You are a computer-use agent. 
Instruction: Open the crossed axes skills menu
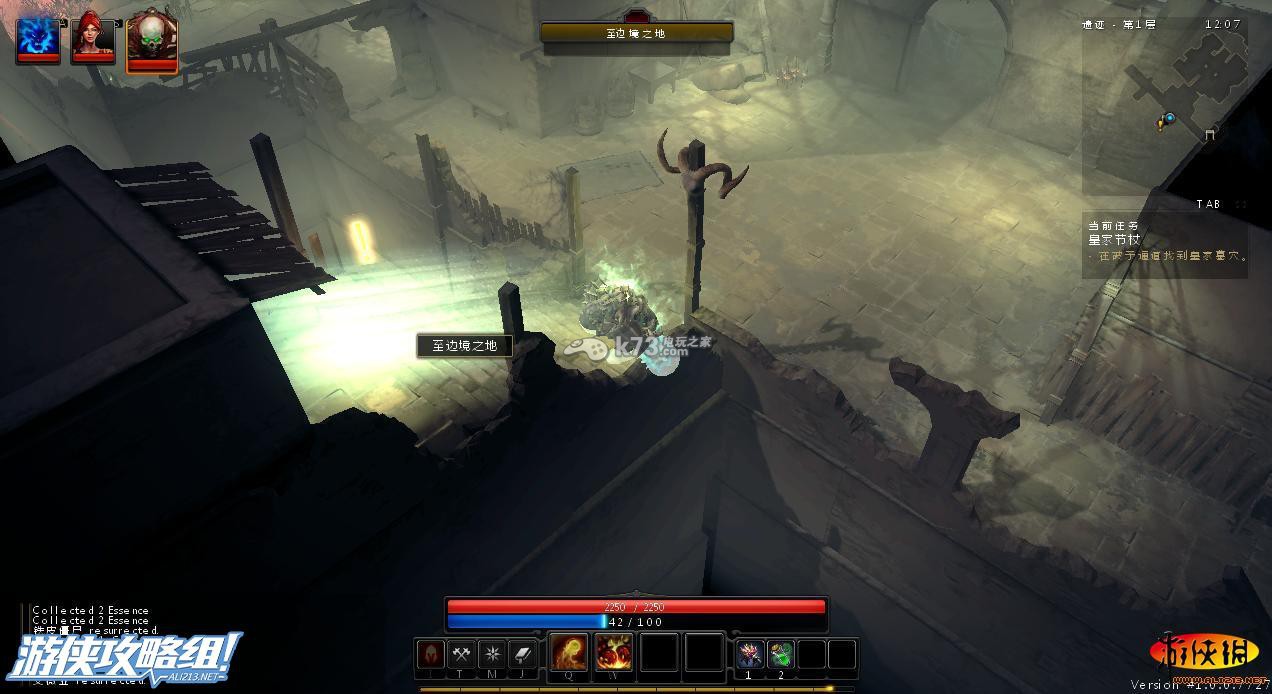461,654
